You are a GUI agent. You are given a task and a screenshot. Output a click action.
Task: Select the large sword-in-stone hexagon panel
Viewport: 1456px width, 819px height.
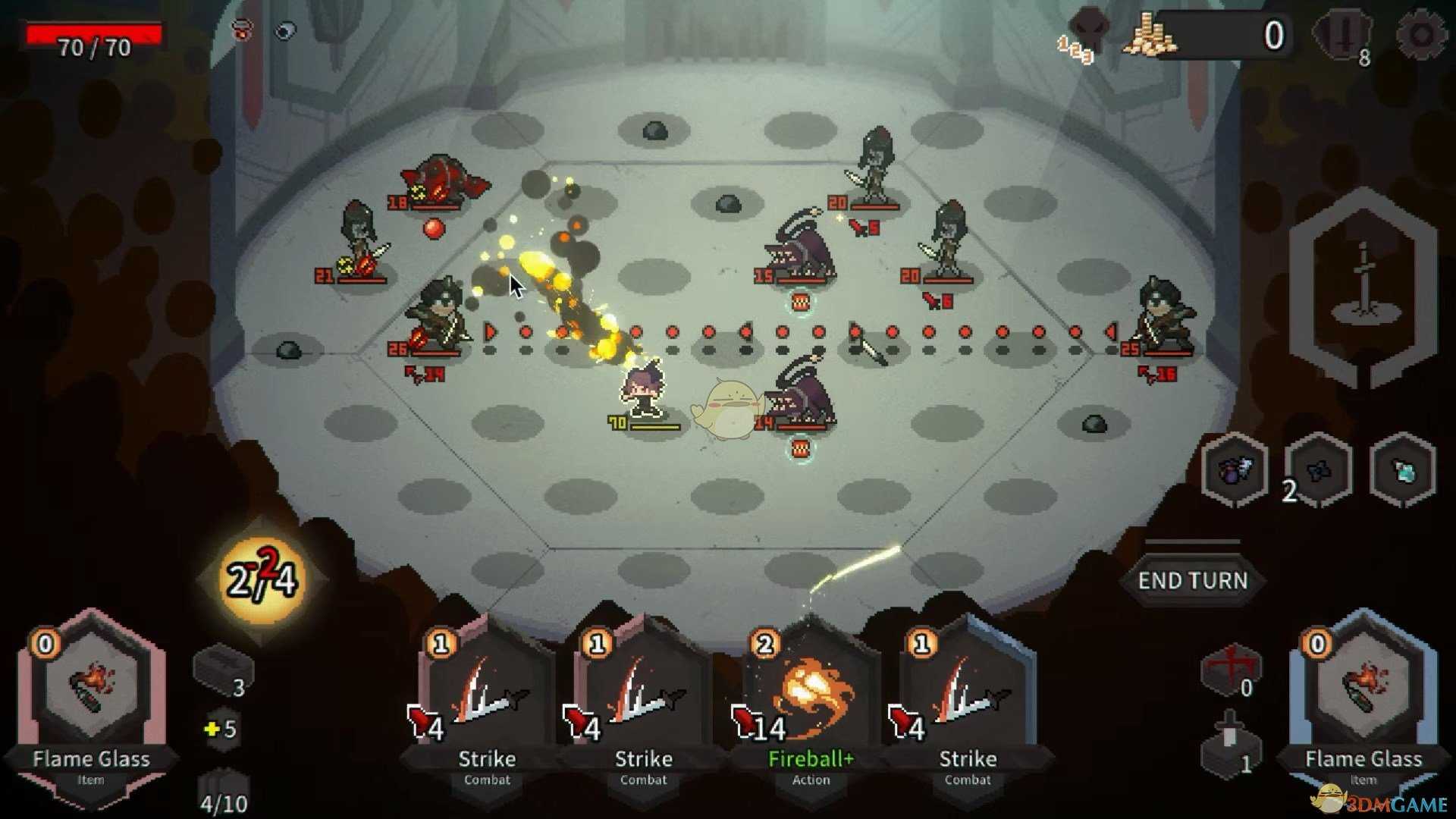(x=1363, y=287)
